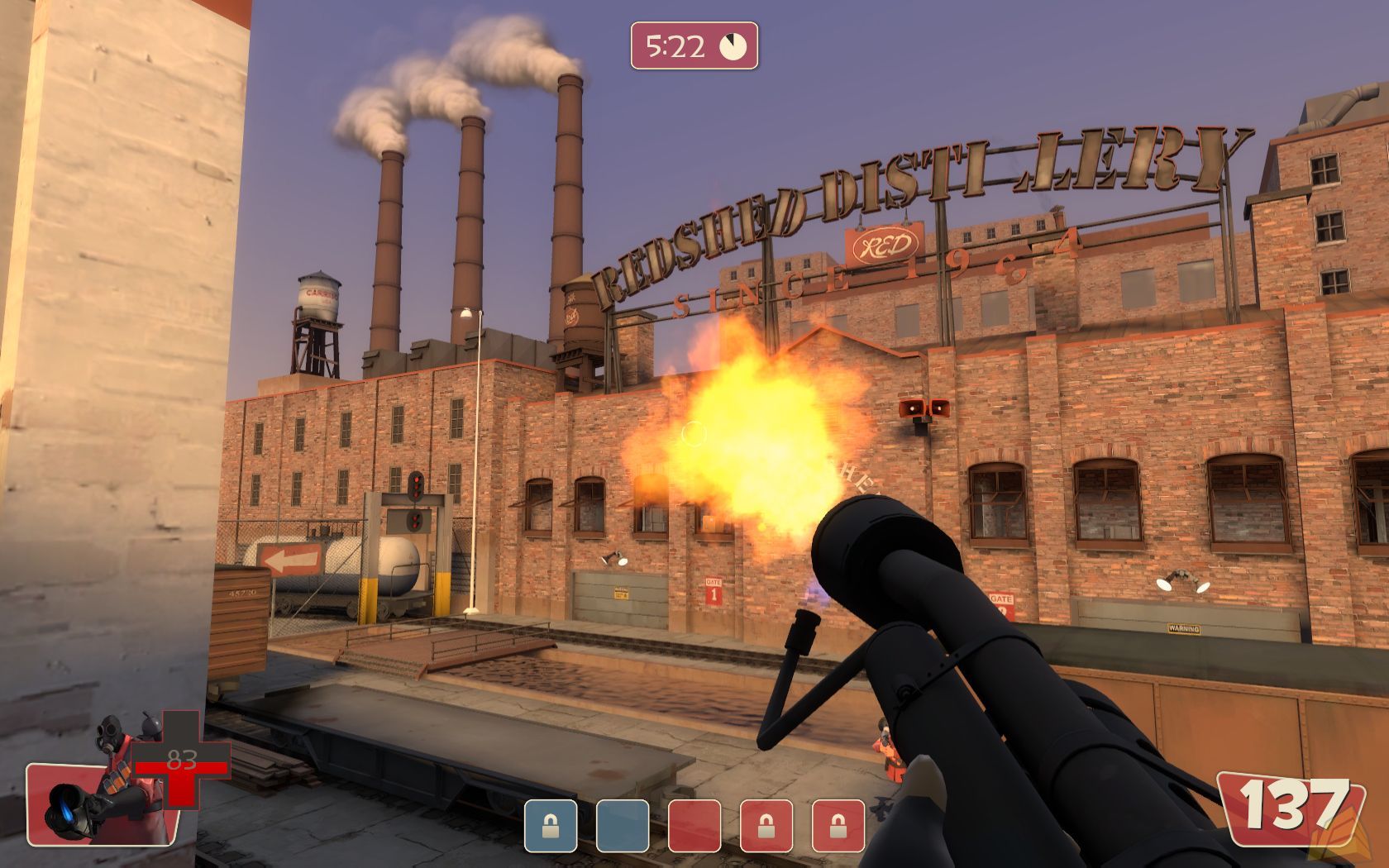Image resolution: width=1389 pixels, height=868 pixels.
Task: Choose the unlocked red control point icon
Action: 694,825
